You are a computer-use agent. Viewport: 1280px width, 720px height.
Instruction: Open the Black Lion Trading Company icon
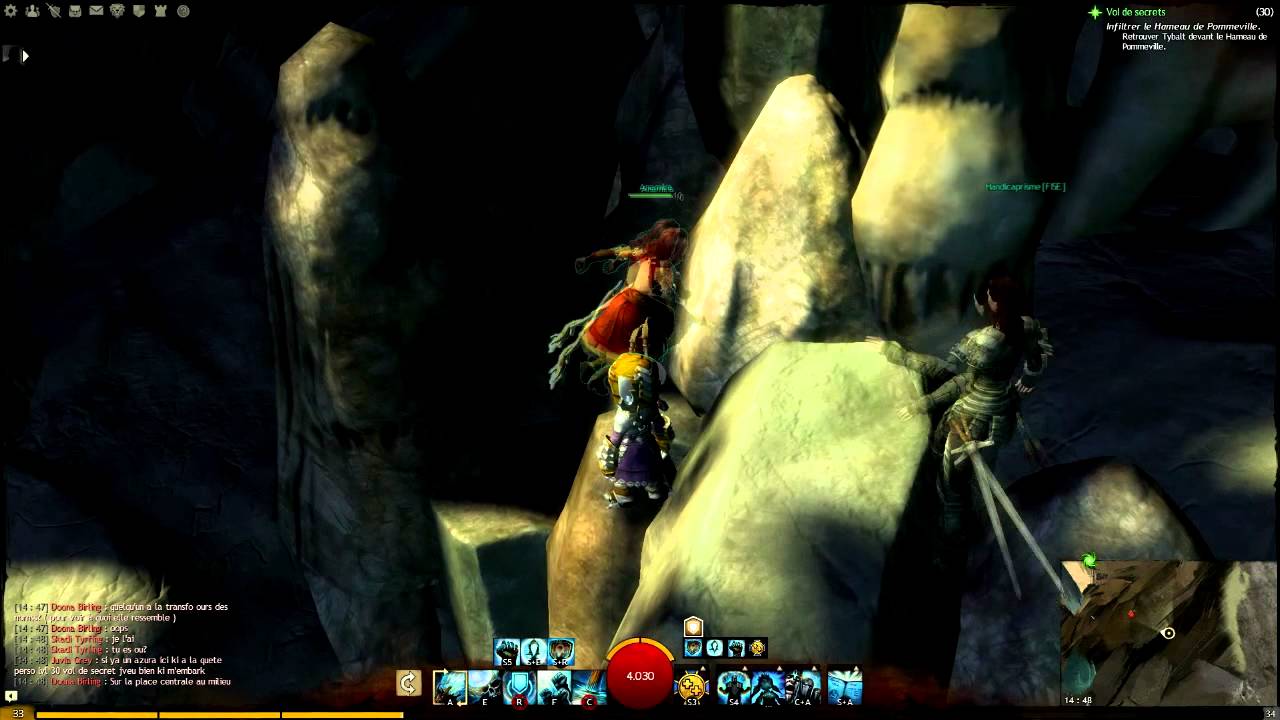coord(117,10)
